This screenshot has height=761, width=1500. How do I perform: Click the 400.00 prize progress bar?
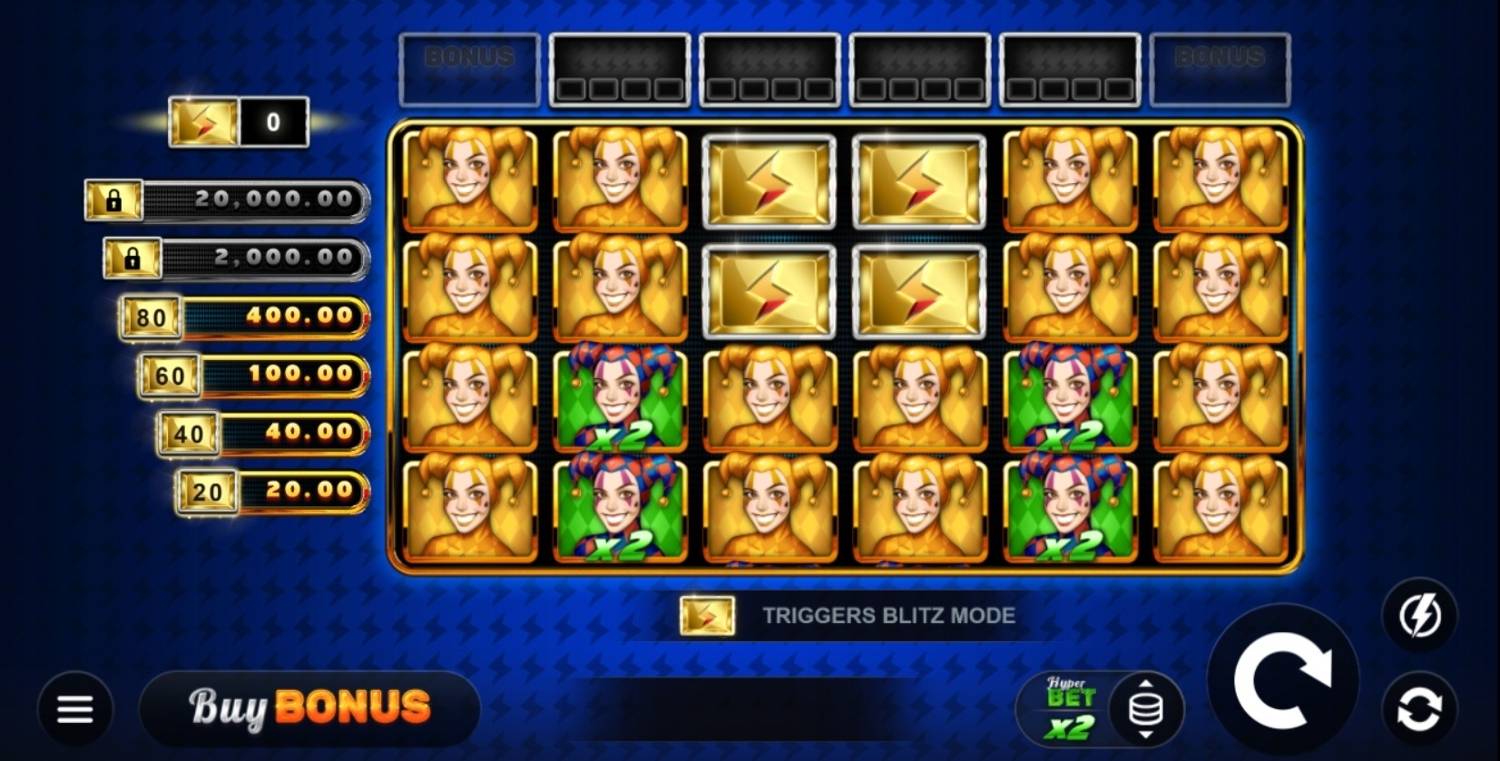point(280,315)
